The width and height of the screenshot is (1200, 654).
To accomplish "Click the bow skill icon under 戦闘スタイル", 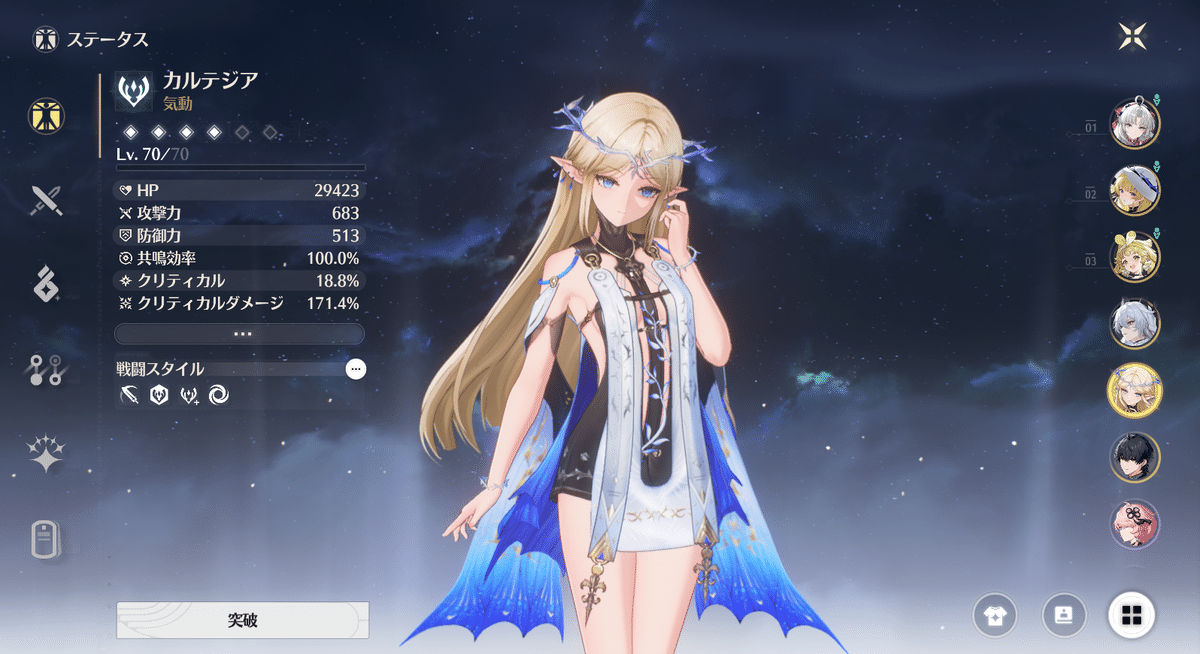I will (129, 396).
